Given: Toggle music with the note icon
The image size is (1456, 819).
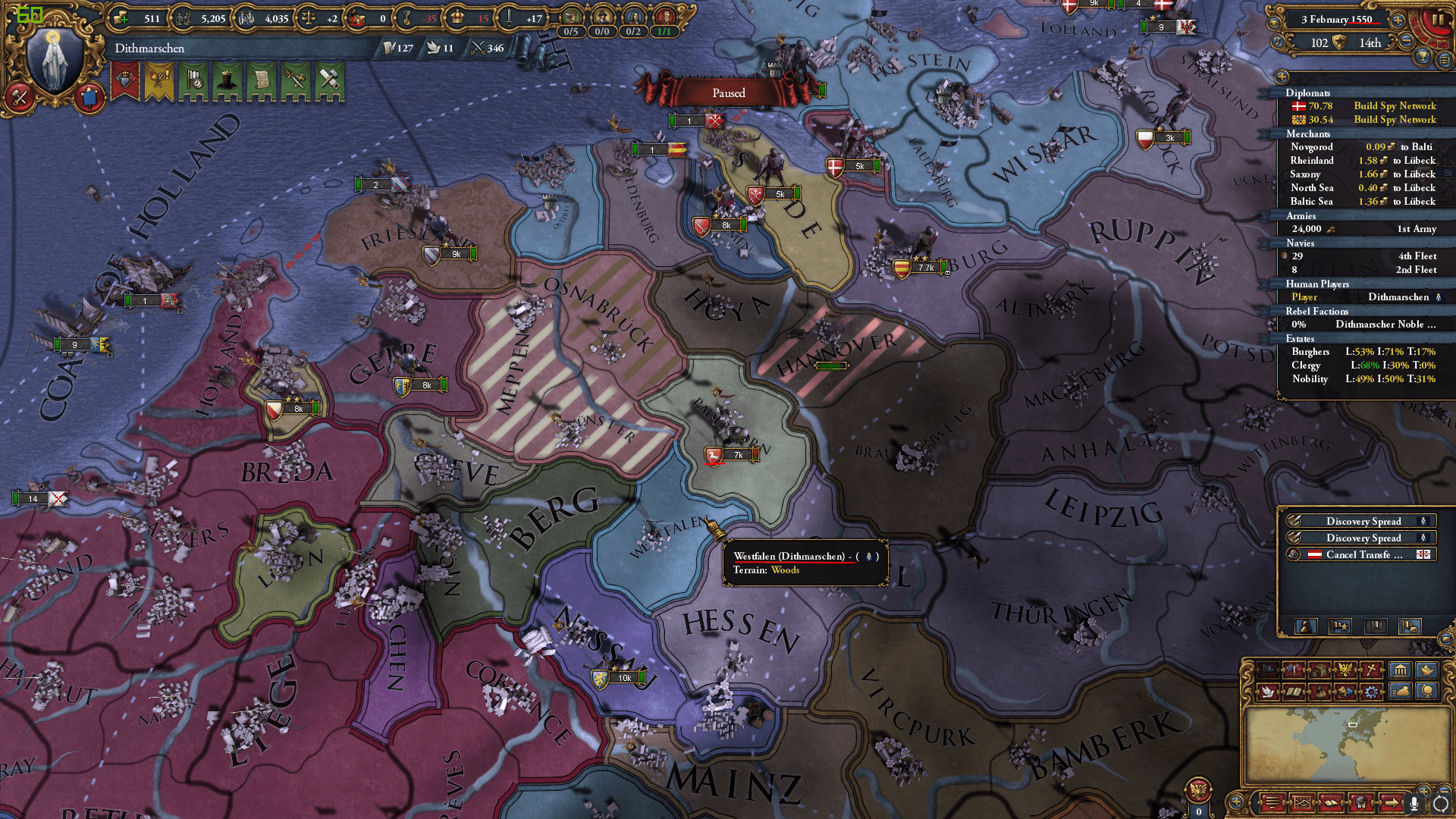Looking at the screenshot, I should click(x=1278, y=42).
